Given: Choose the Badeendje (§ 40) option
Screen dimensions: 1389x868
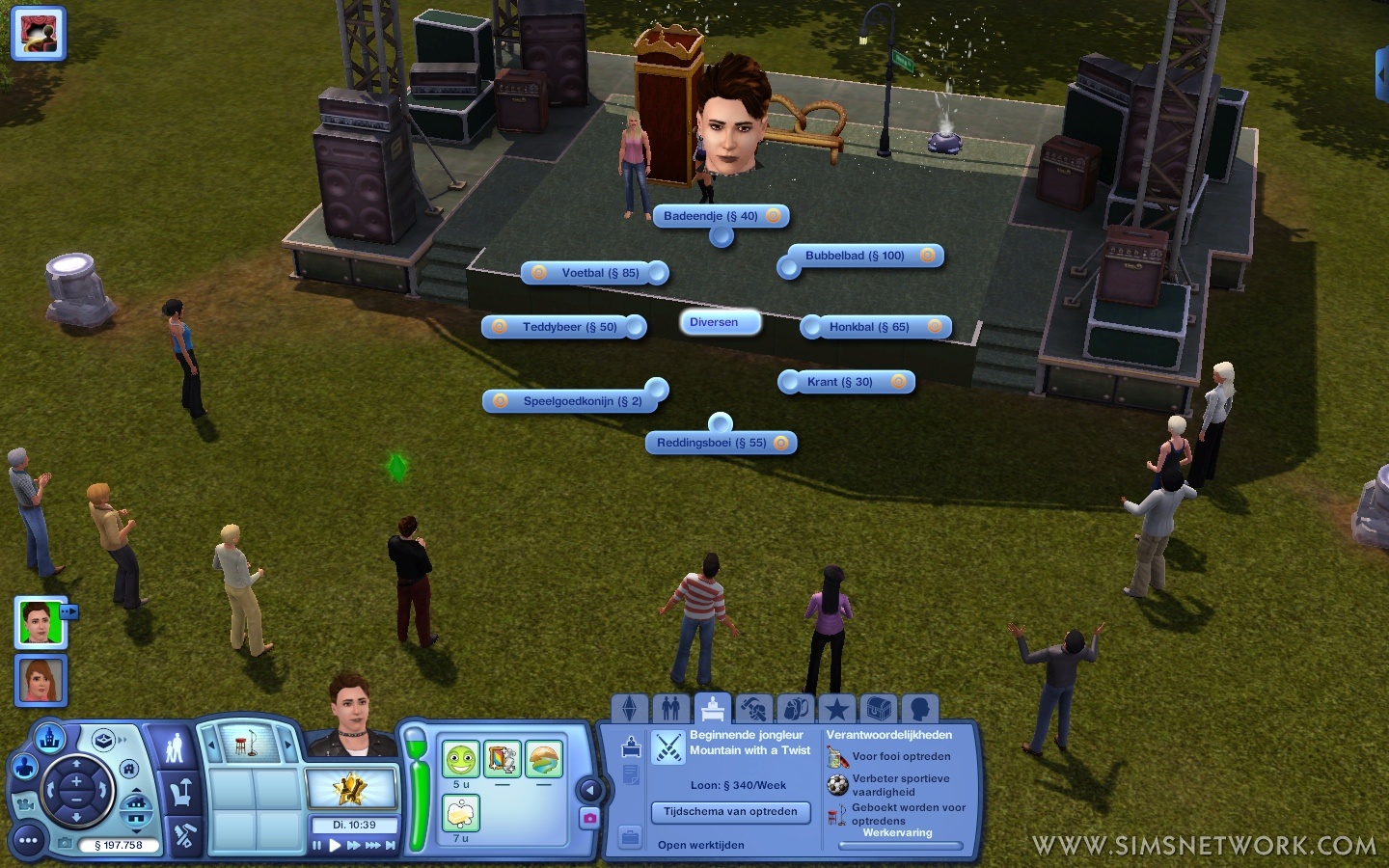Looking at the screenshot, I should point(711,216).
